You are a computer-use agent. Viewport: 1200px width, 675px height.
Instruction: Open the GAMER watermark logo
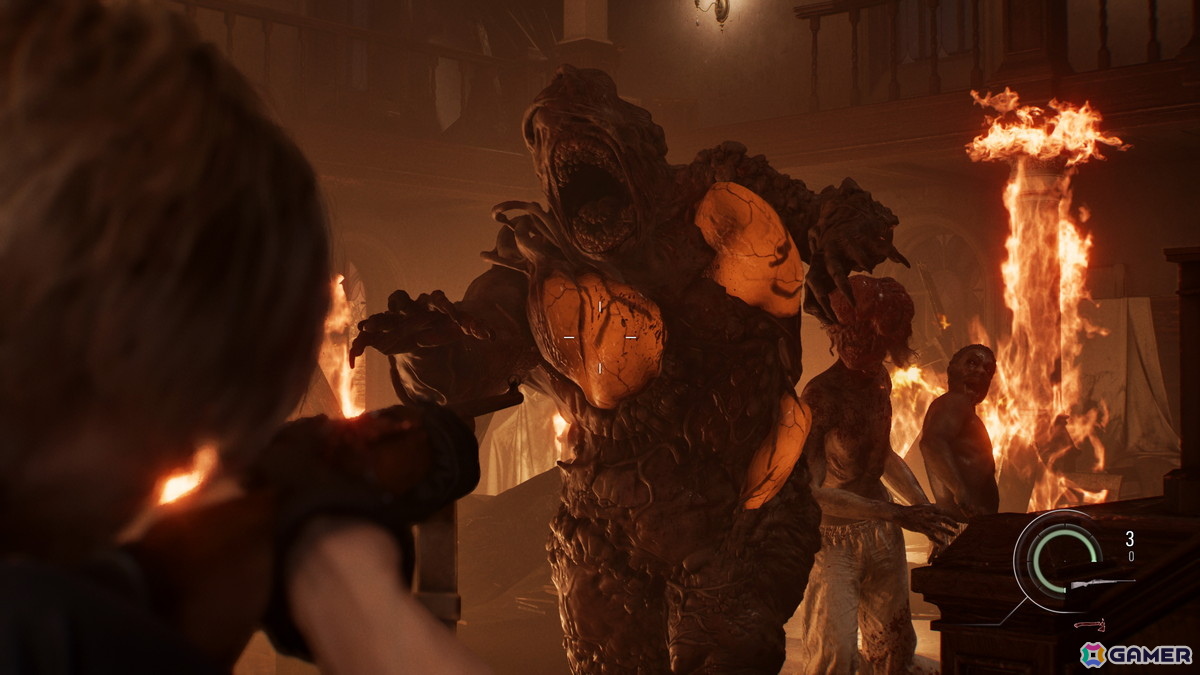[x=1136, y=654]
